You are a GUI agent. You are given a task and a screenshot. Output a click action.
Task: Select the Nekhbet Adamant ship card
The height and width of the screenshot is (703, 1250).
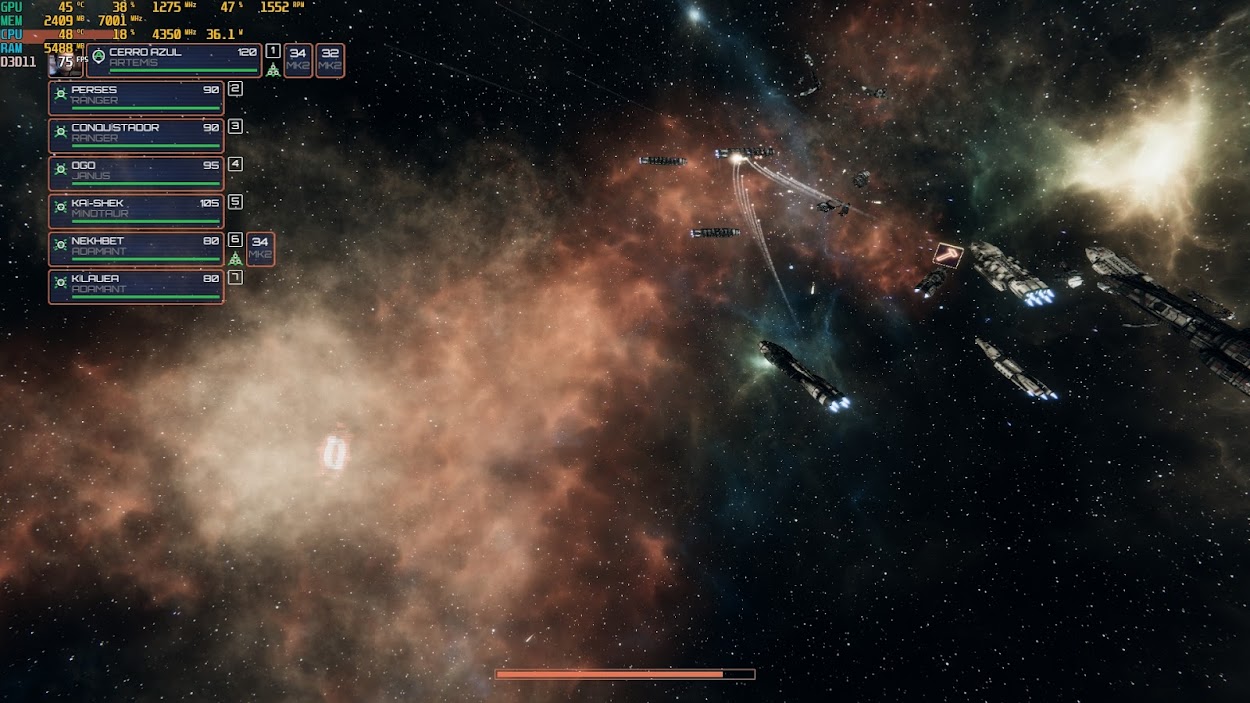(136, 249)
